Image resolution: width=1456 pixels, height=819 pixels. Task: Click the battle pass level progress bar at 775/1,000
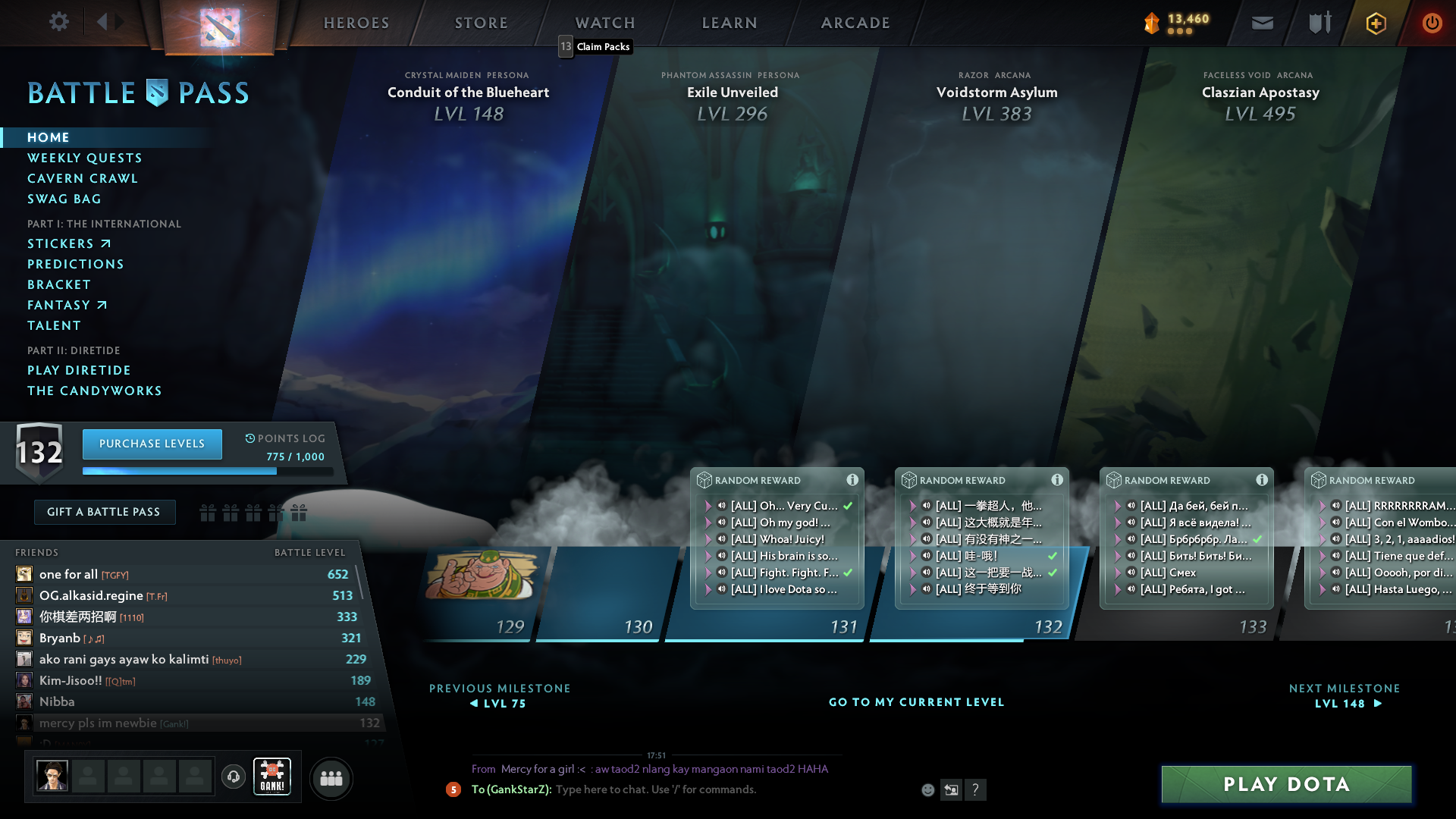209,470
